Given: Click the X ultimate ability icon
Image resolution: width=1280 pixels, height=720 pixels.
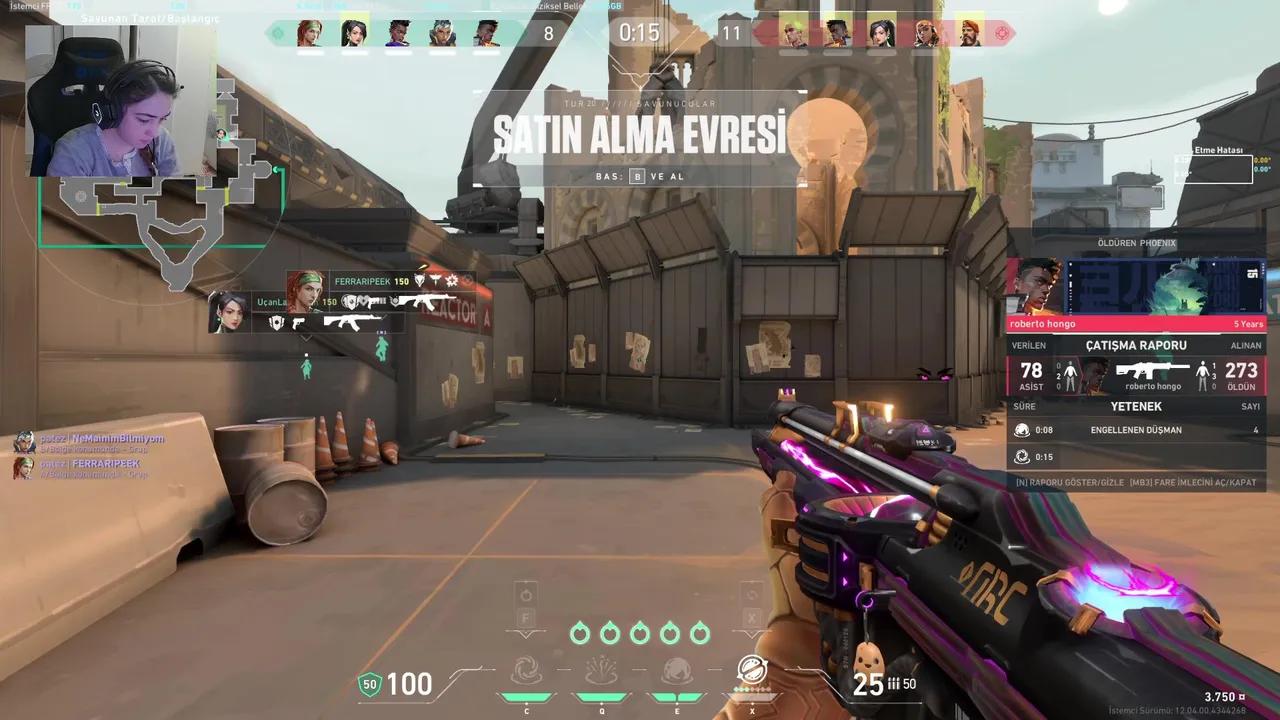Looking at the screenshot, I should pyautogui.click(x=752, y=669).
